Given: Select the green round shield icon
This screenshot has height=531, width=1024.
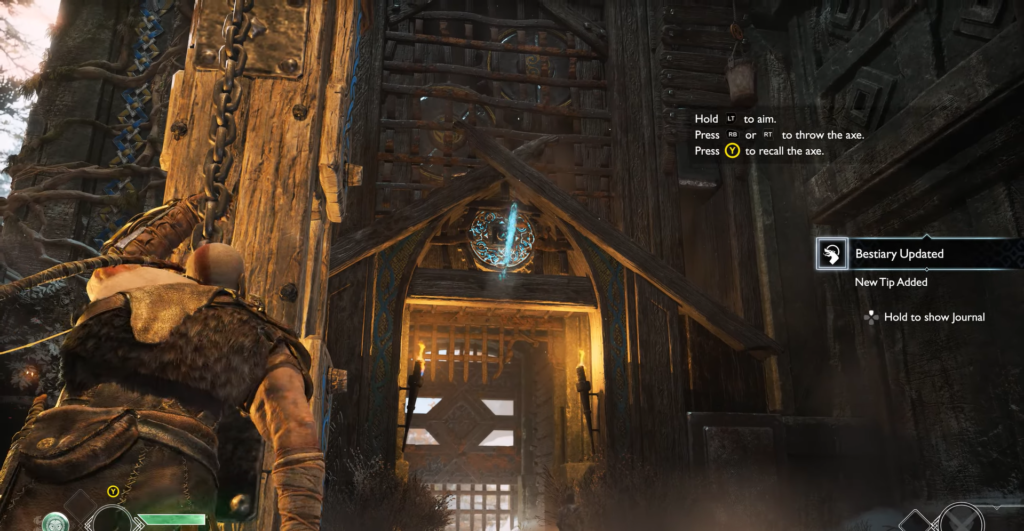Looking at the screenshot, I should (x=55, y=521).
